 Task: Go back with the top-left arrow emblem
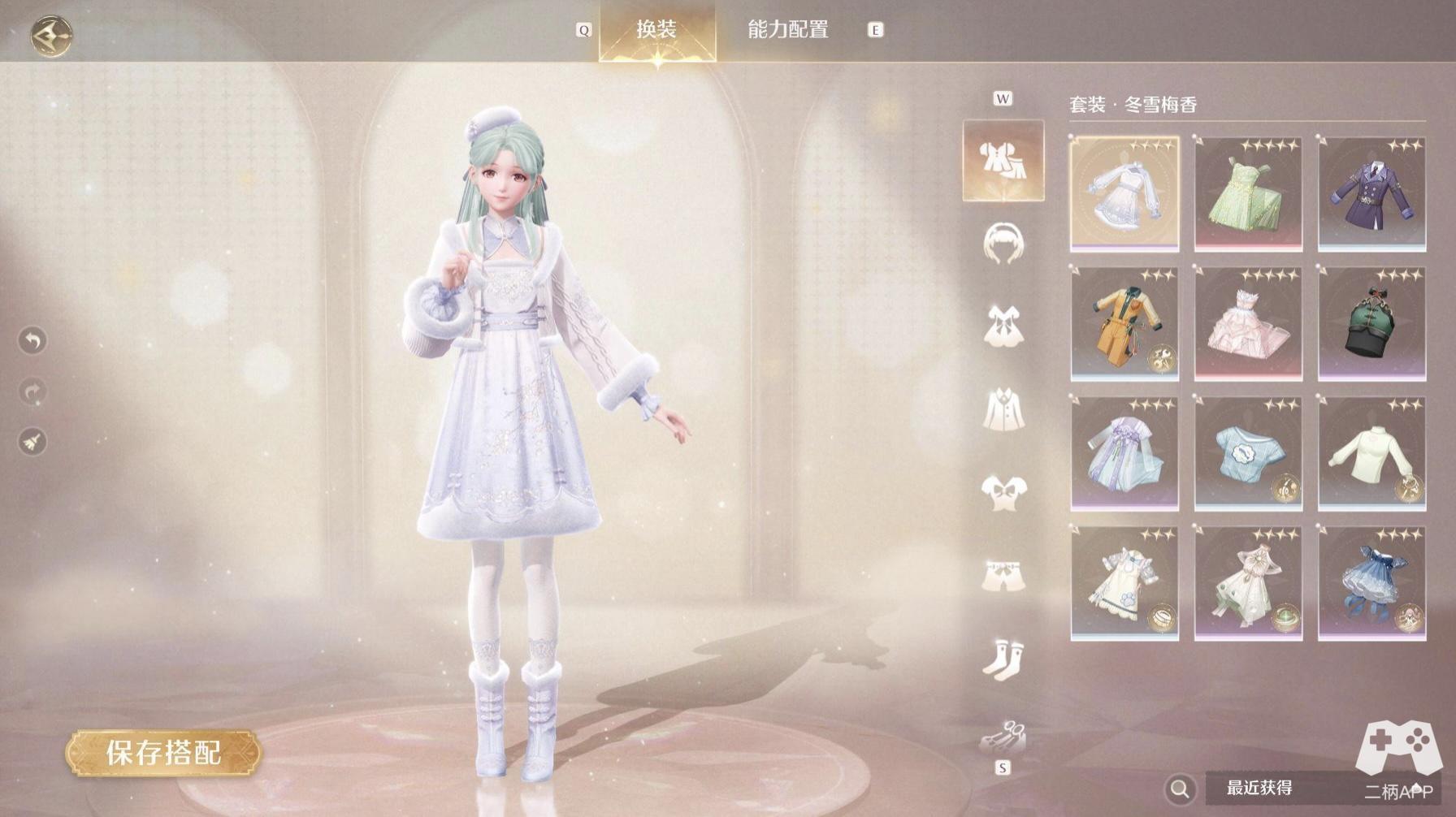pos(52,35)
